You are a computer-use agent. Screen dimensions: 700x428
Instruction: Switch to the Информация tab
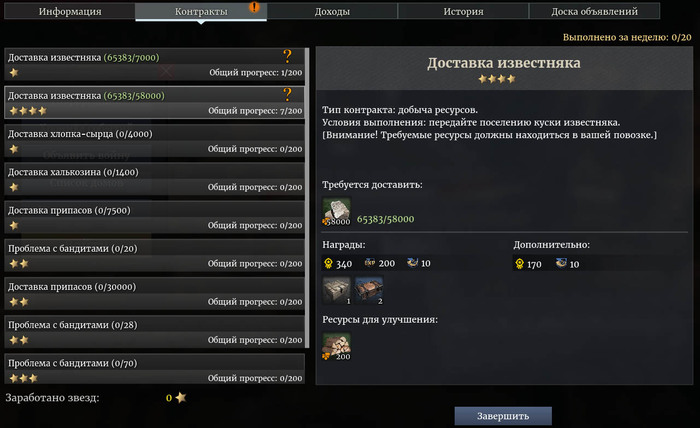tap(70, 12)
